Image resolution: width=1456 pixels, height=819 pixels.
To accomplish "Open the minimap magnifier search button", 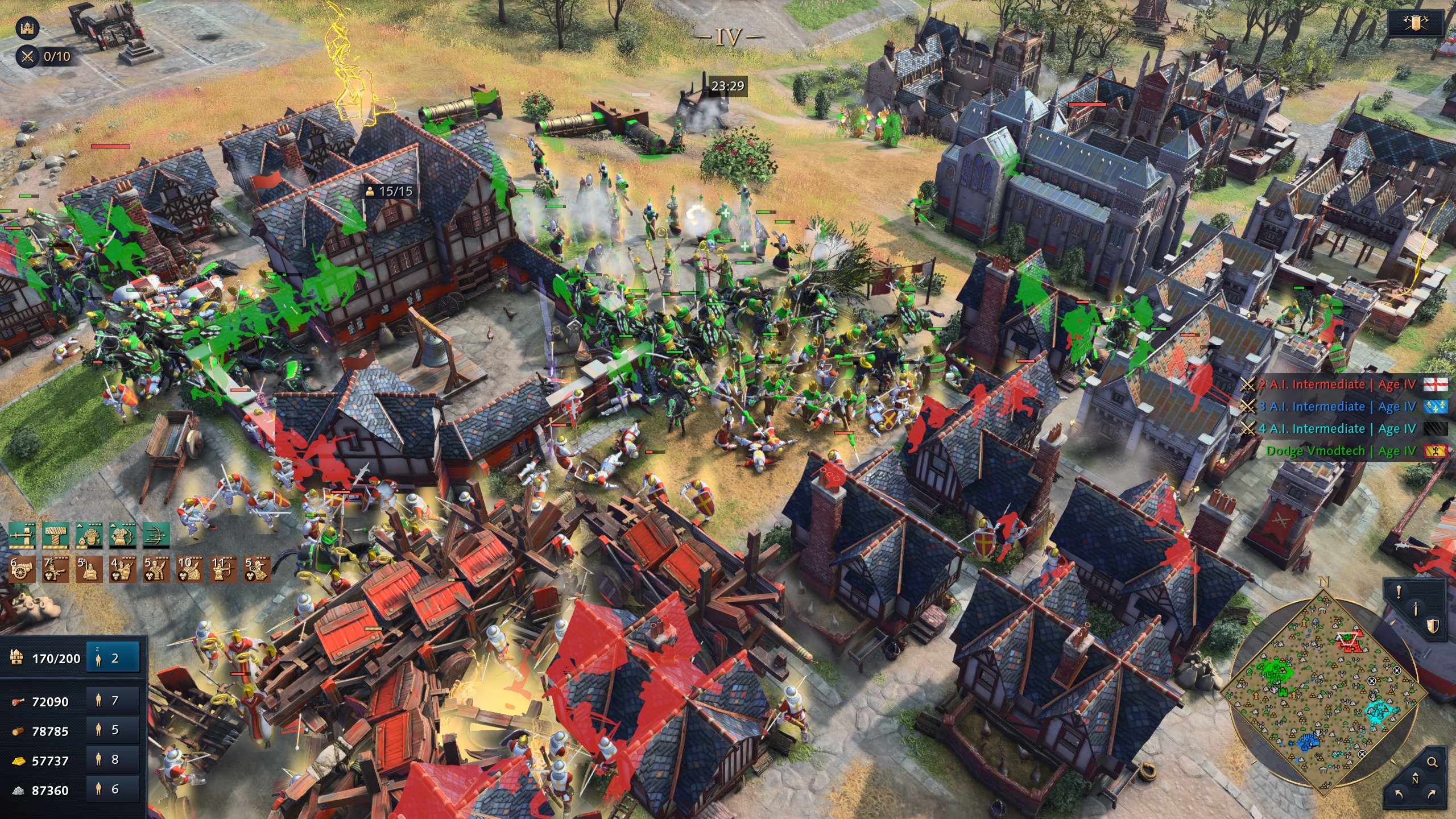I will [x=1432, y=762].
